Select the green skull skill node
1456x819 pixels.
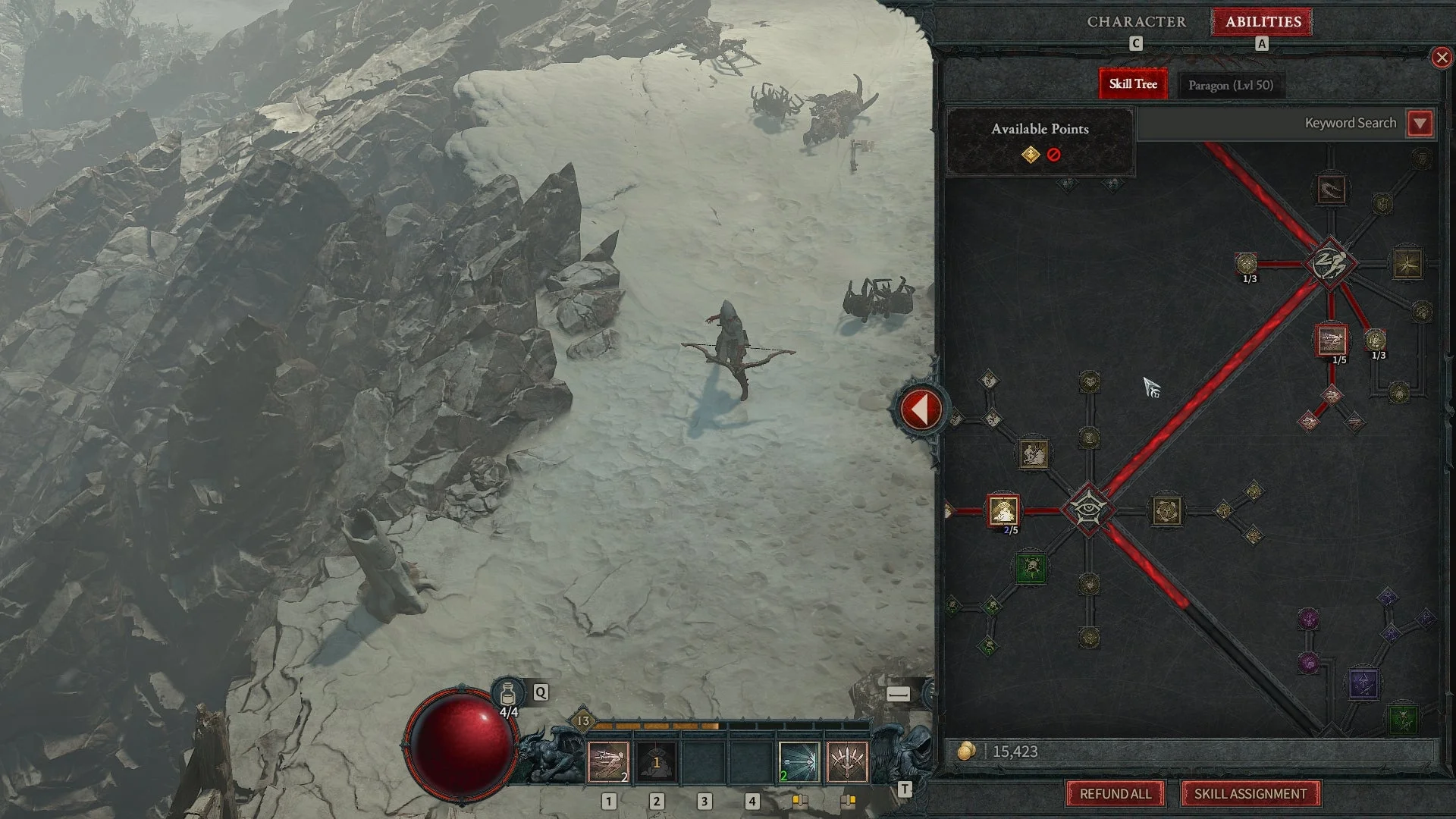pos(1030,567)
